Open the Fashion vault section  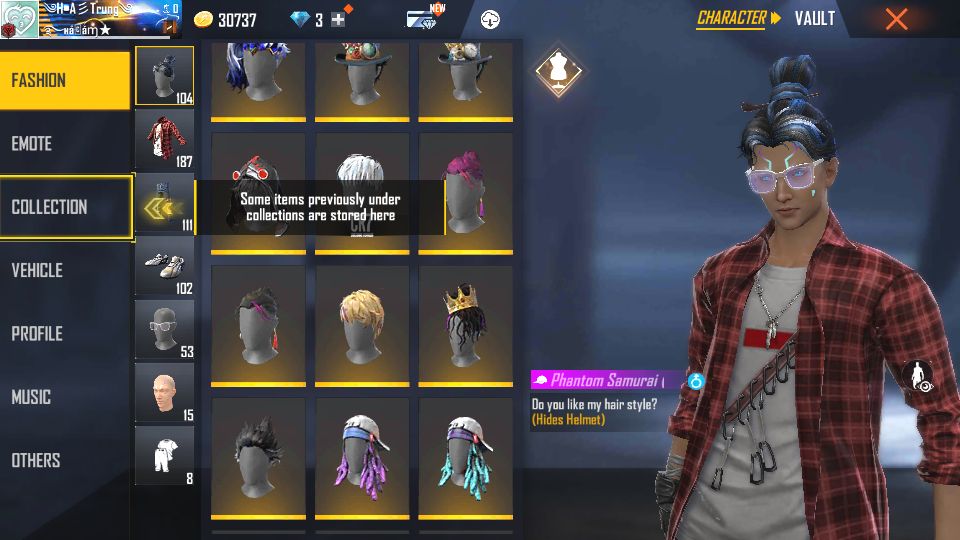point(64,80)
